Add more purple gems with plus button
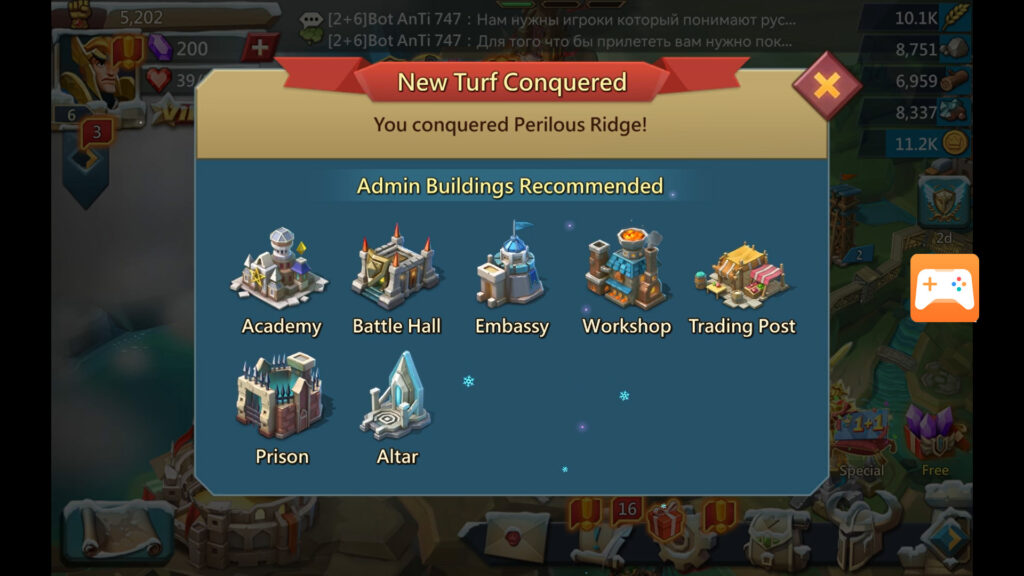Viewport: 1024px width, 576px height. click(x=260, y=47)
